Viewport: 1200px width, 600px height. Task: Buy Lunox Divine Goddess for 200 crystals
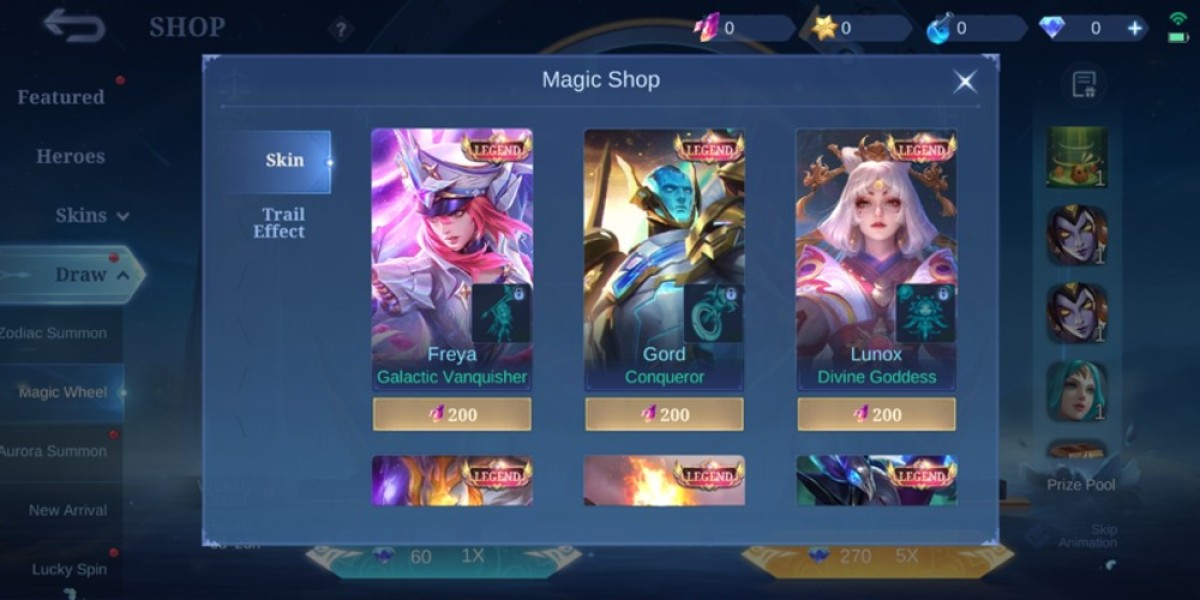click(876, 414)
